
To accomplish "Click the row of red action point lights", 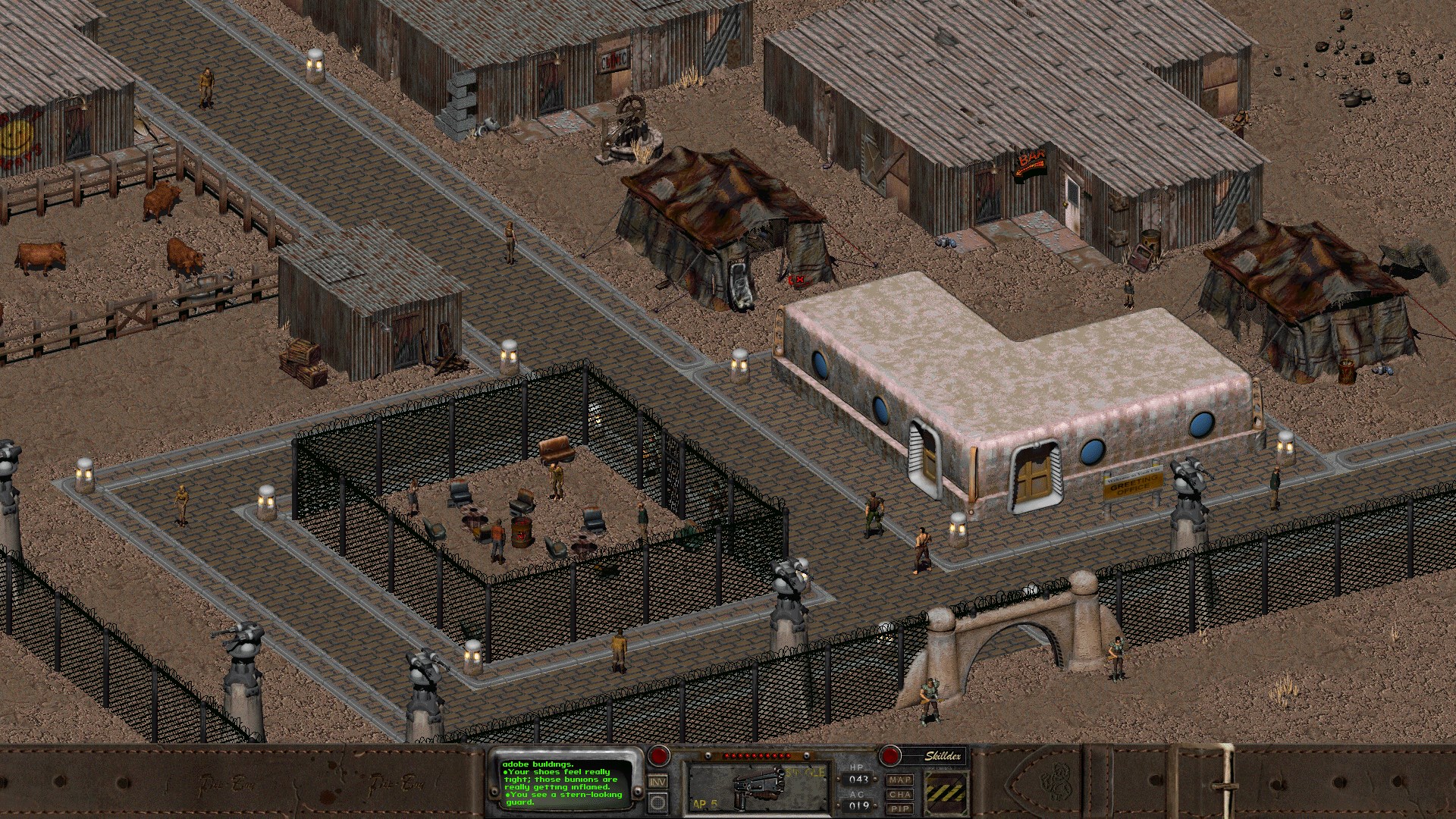I will click(x=758, y=755).
